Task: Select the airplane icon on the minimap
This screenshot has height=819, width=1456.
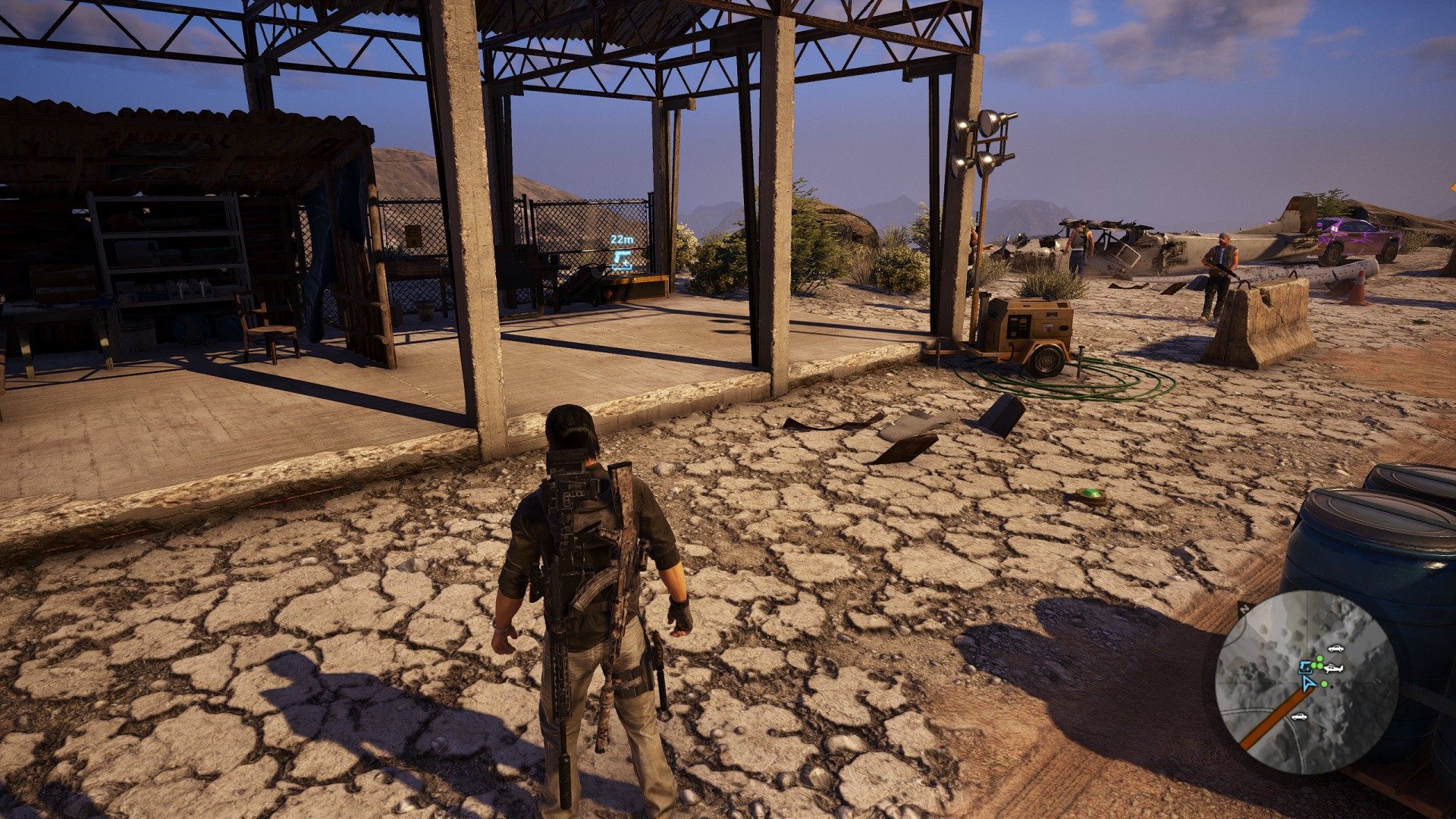Action: click(x=1332, y=668)
